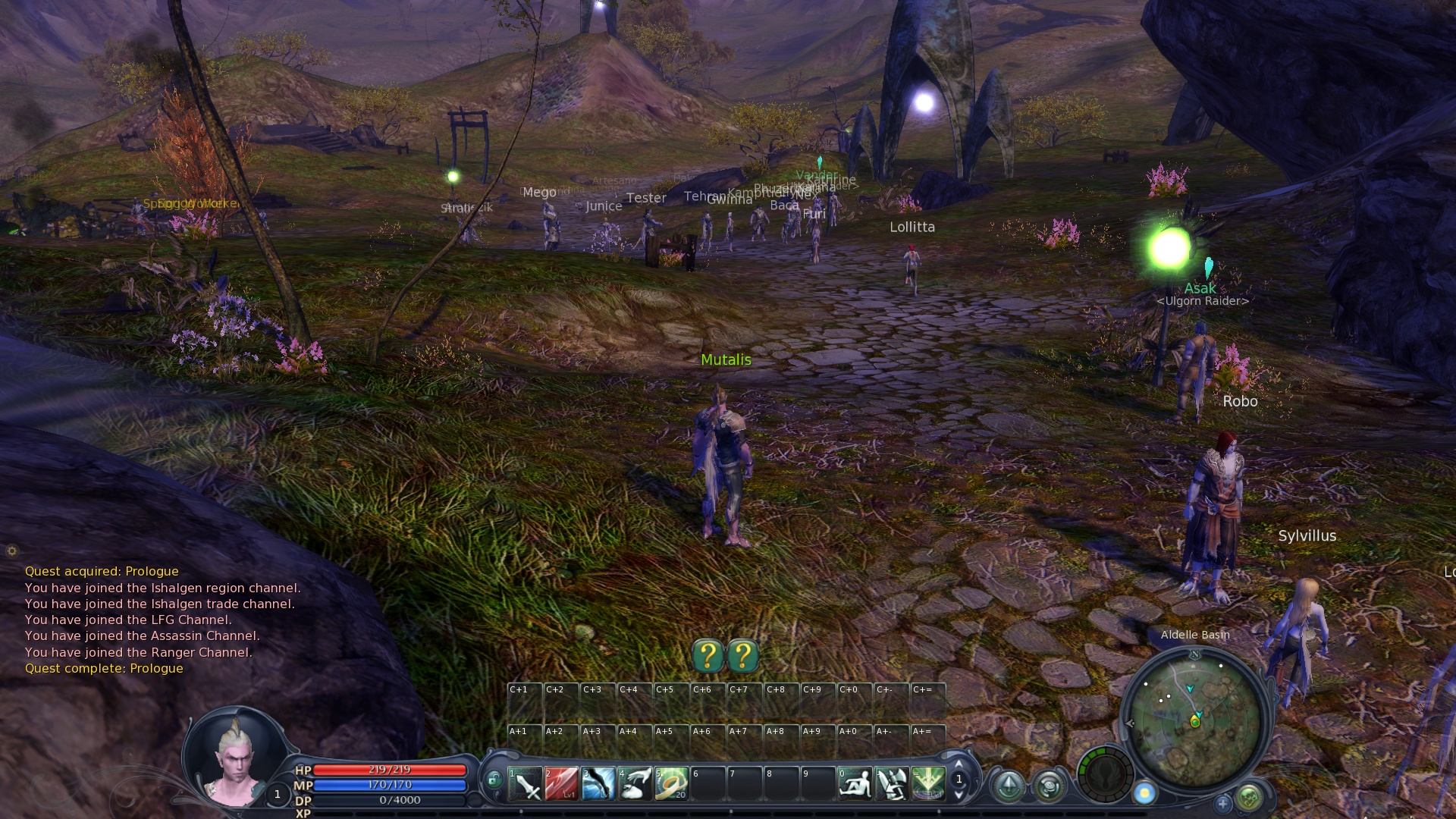
Task: Click the sun icon beside the minimap
Action: pyautogui.click(x=1144, y=793)
